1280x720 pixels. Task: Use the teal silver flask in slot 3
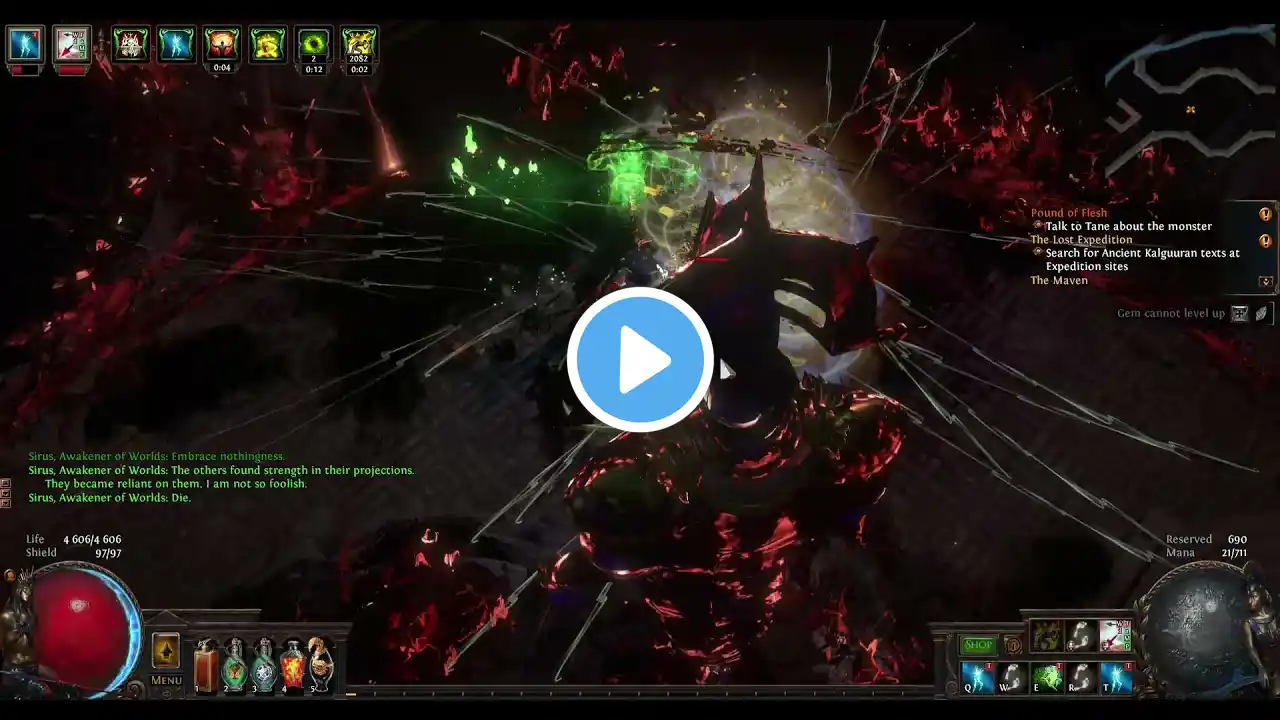(x=264, y=665)
